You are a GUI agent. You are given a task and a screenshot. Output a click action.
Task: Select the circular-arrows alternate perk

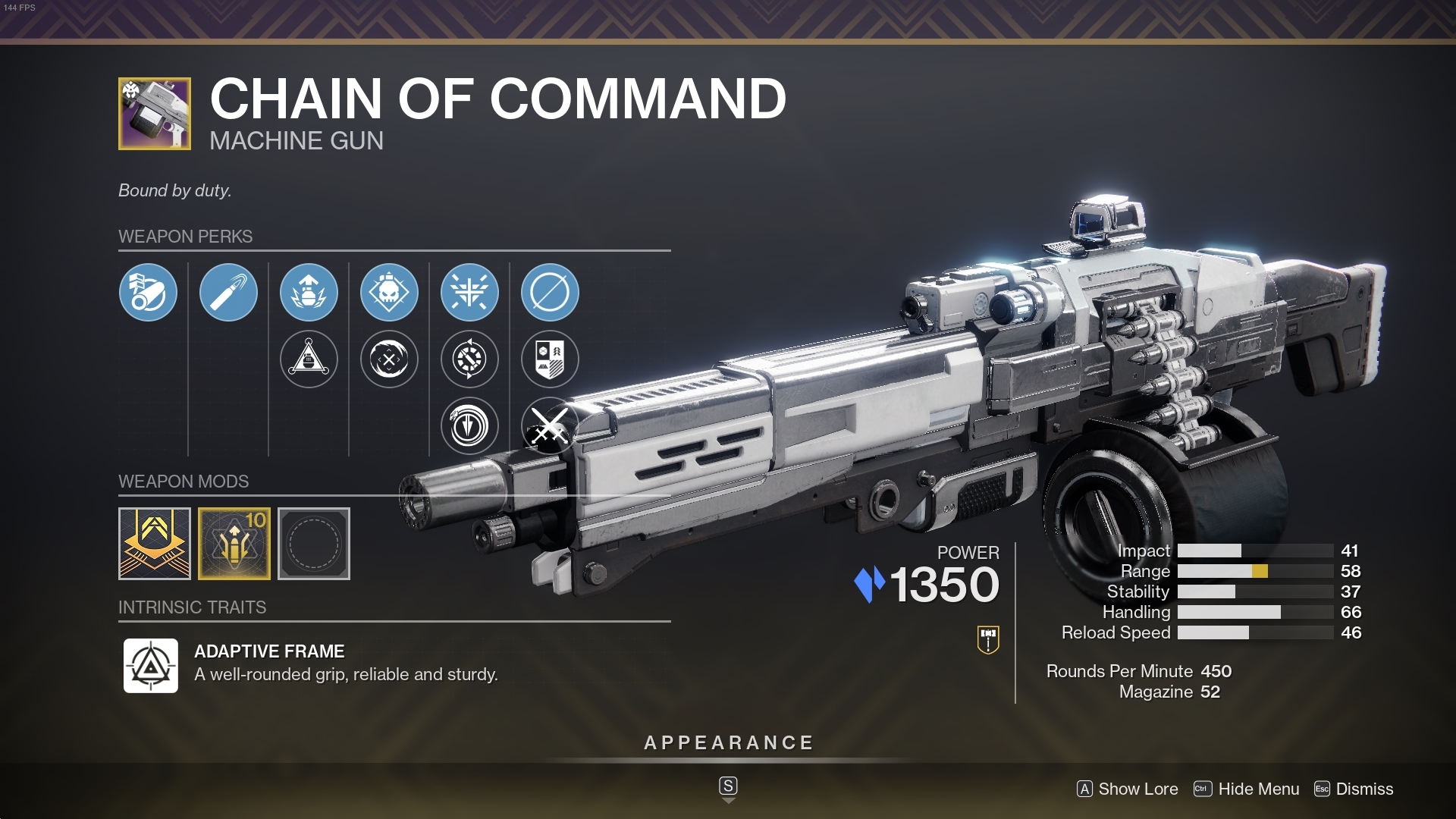(470, 360)
